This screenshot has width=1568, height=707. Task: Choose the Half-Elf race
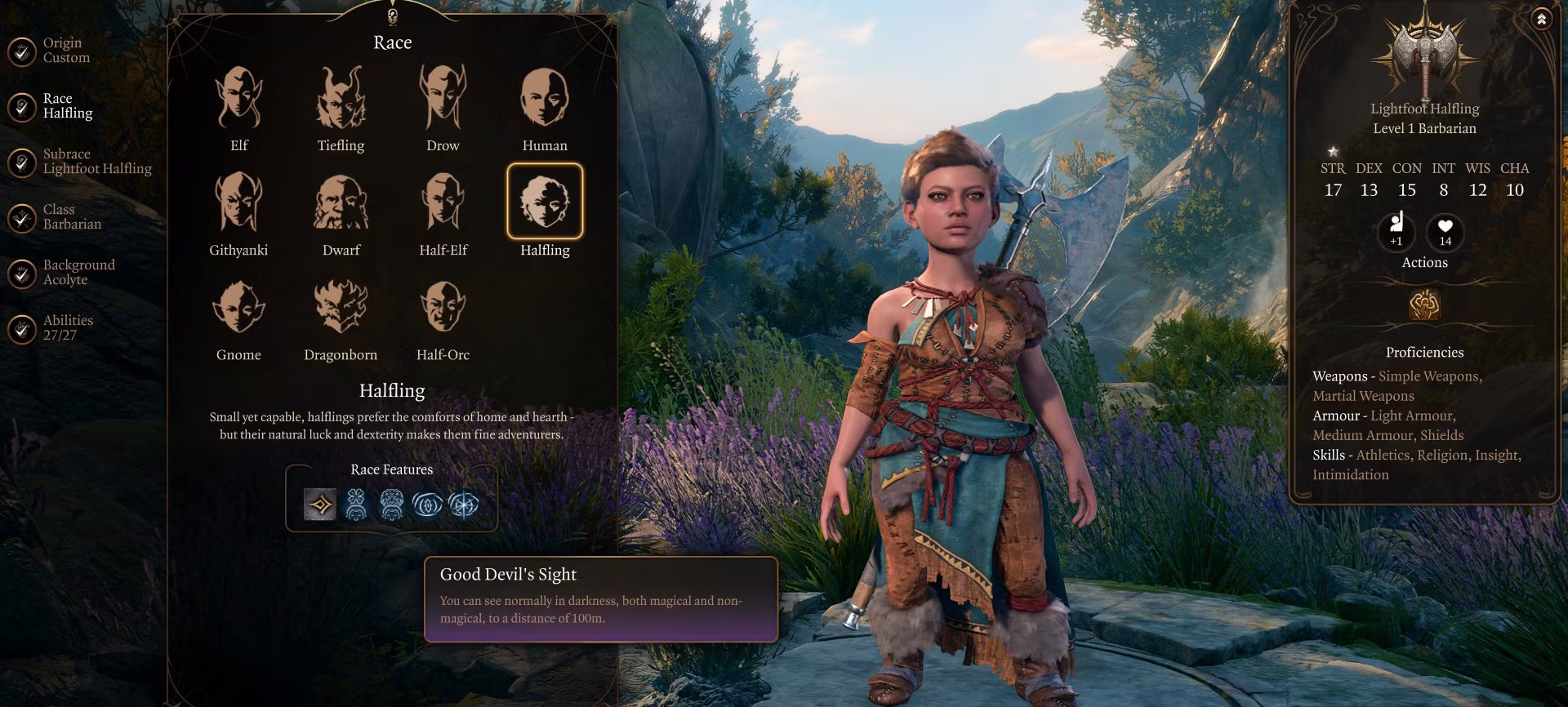point(443,202)
